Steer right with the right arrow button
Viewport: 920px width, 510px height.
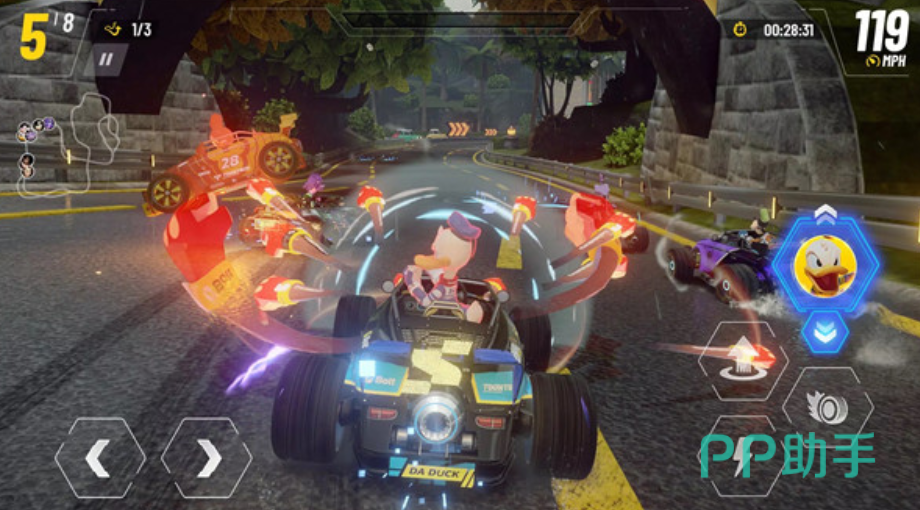click(x=206, y=458)
